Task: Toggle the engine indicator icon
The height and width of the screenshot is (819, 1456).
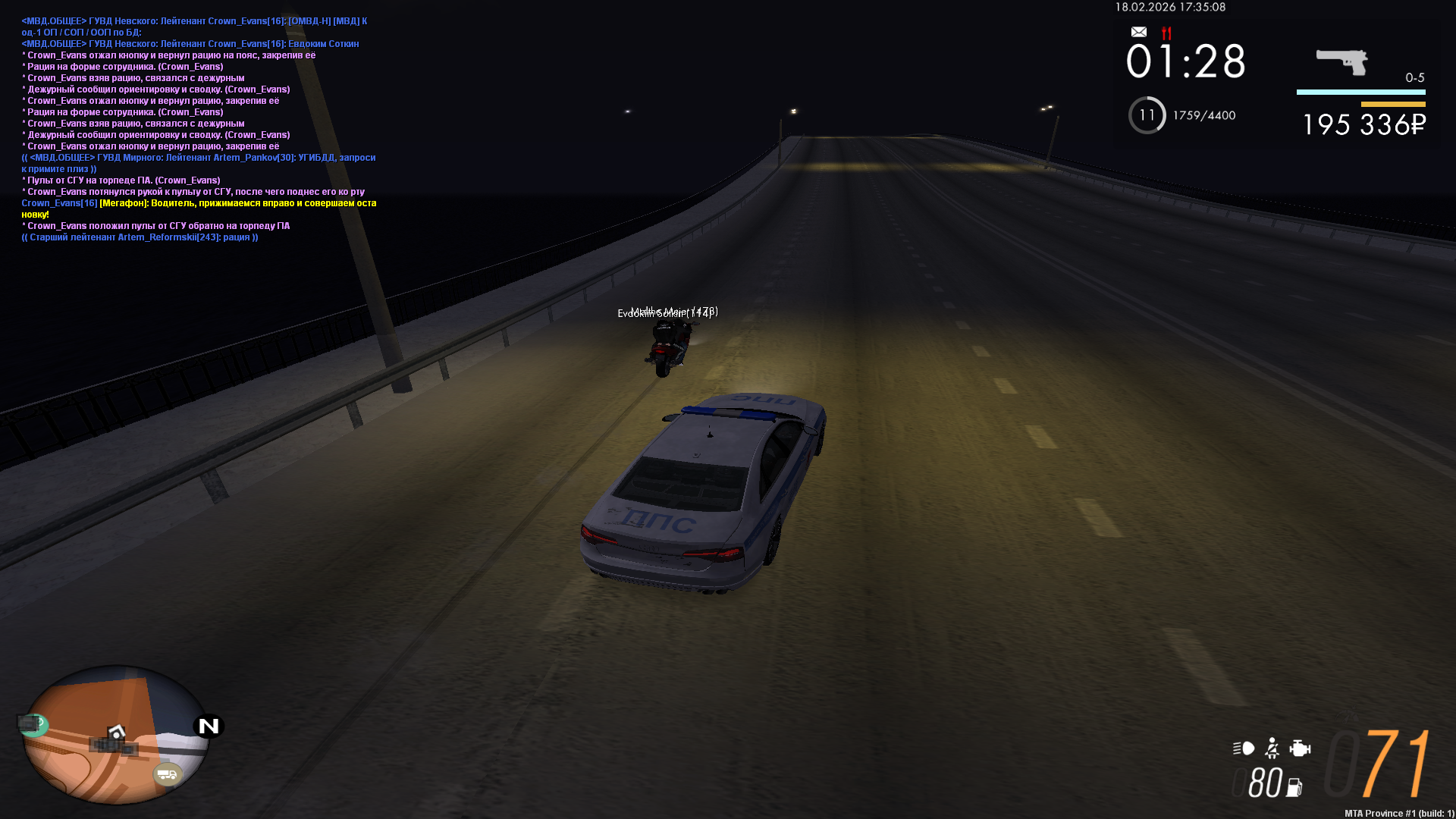Action: [x=1300, y=748]
